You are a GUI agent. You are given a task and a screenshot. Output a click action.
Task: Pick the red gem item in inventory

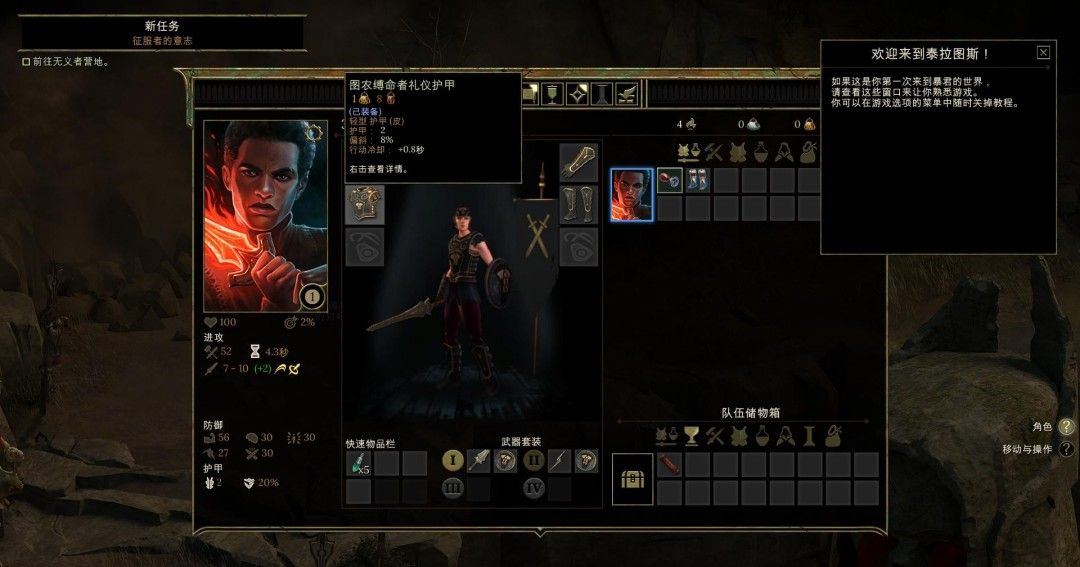pos(669,180)
